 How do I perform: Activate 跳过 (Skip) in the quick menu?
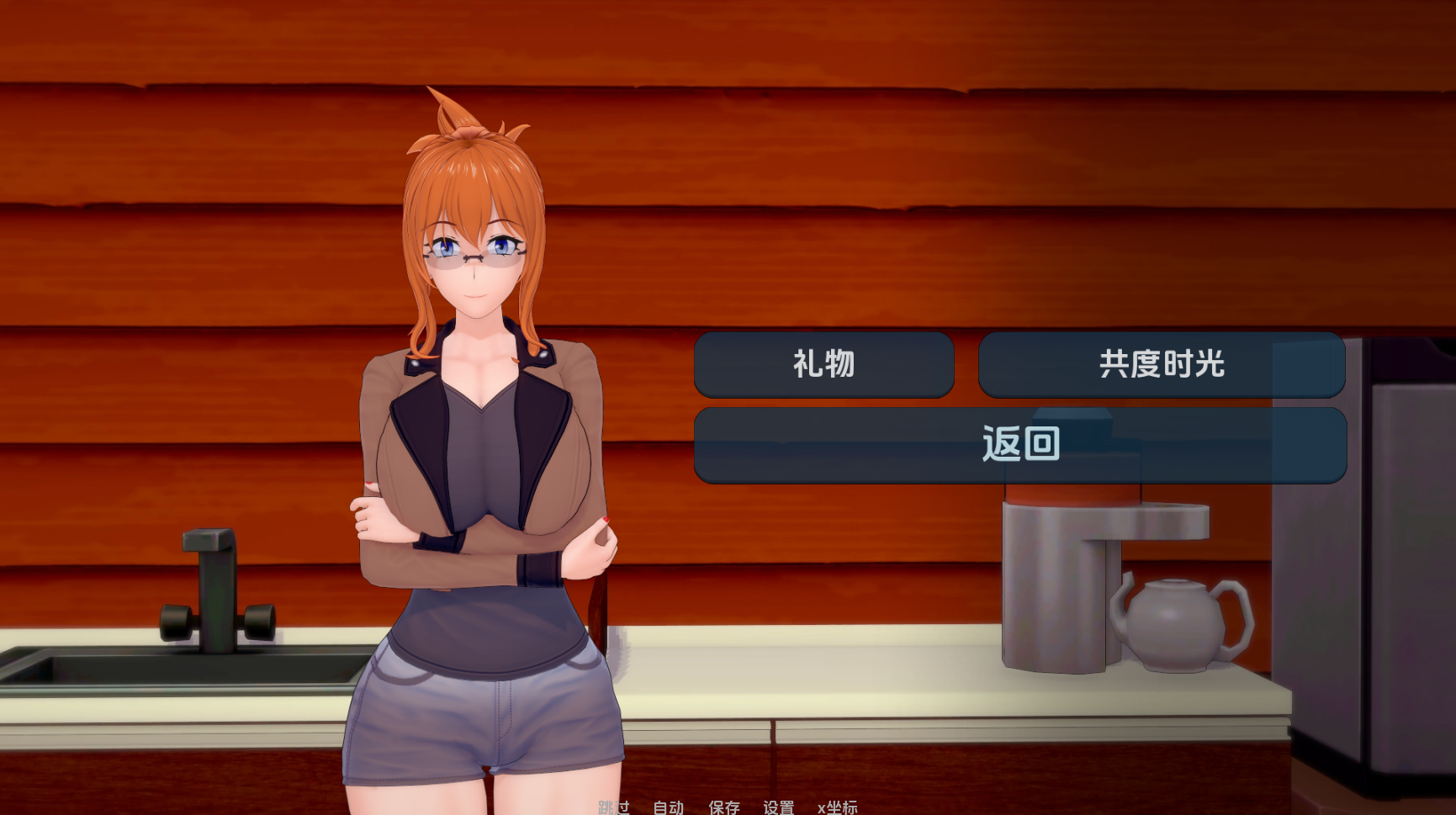[614, 807]
